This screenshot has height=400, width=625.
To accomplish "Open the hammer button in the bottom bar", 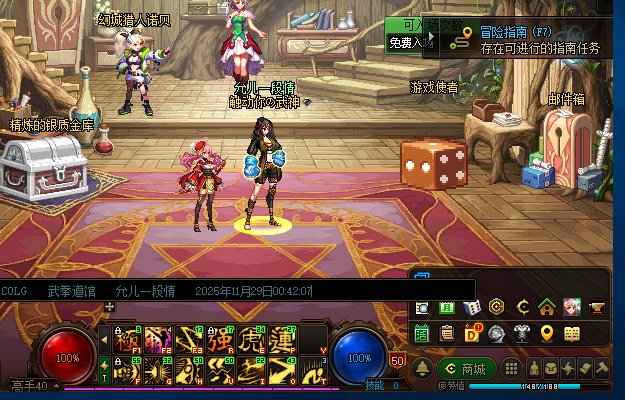I will (603, 368).
